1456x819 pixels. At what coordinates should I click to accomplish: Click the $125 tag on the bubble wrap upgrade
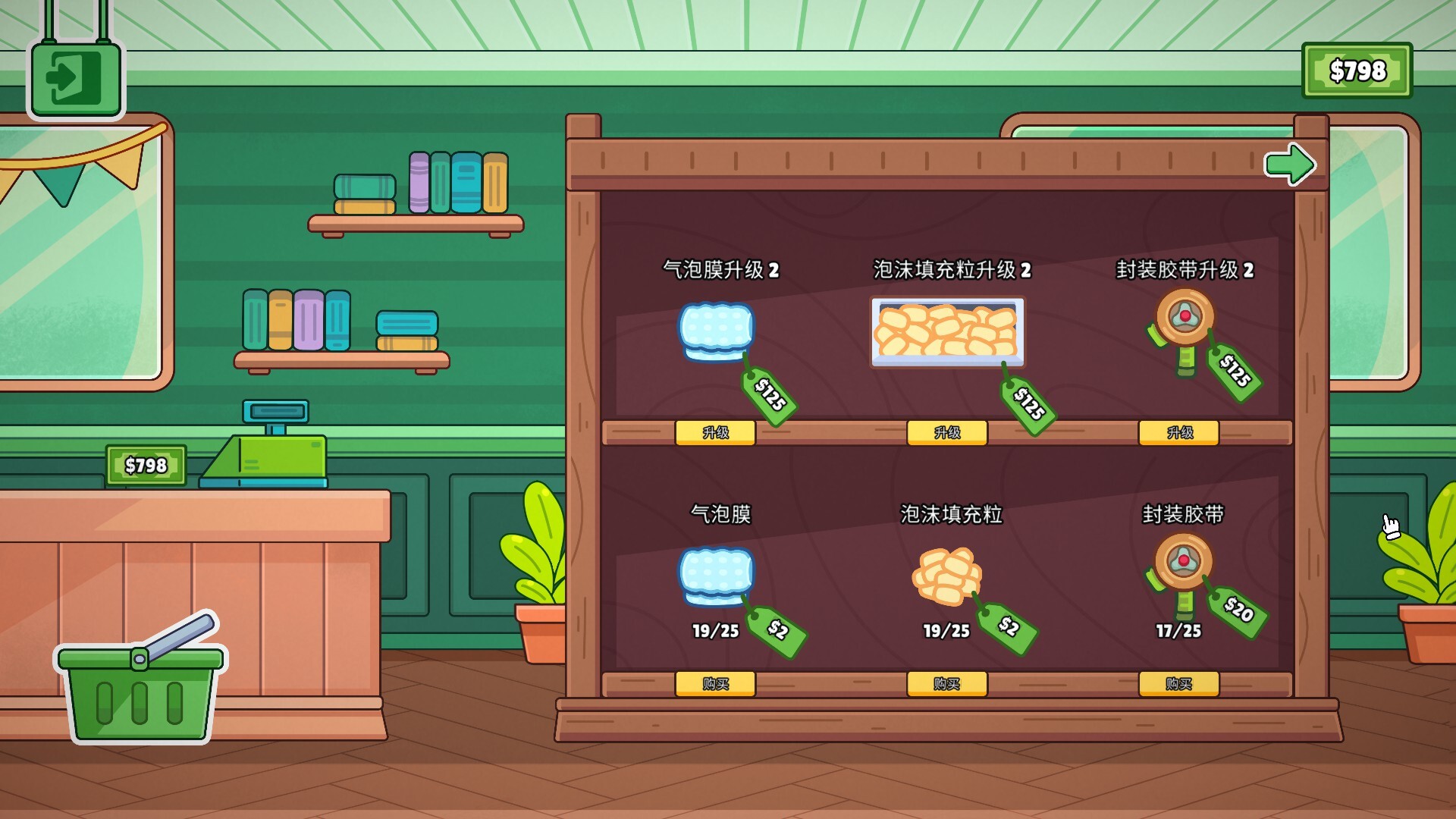point(768,395)
